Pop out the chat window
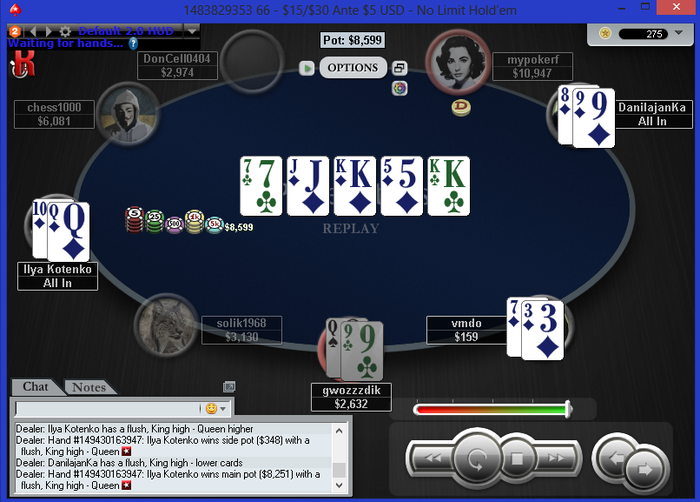This screenshot has width=700, height=502. tap(229, 387)
